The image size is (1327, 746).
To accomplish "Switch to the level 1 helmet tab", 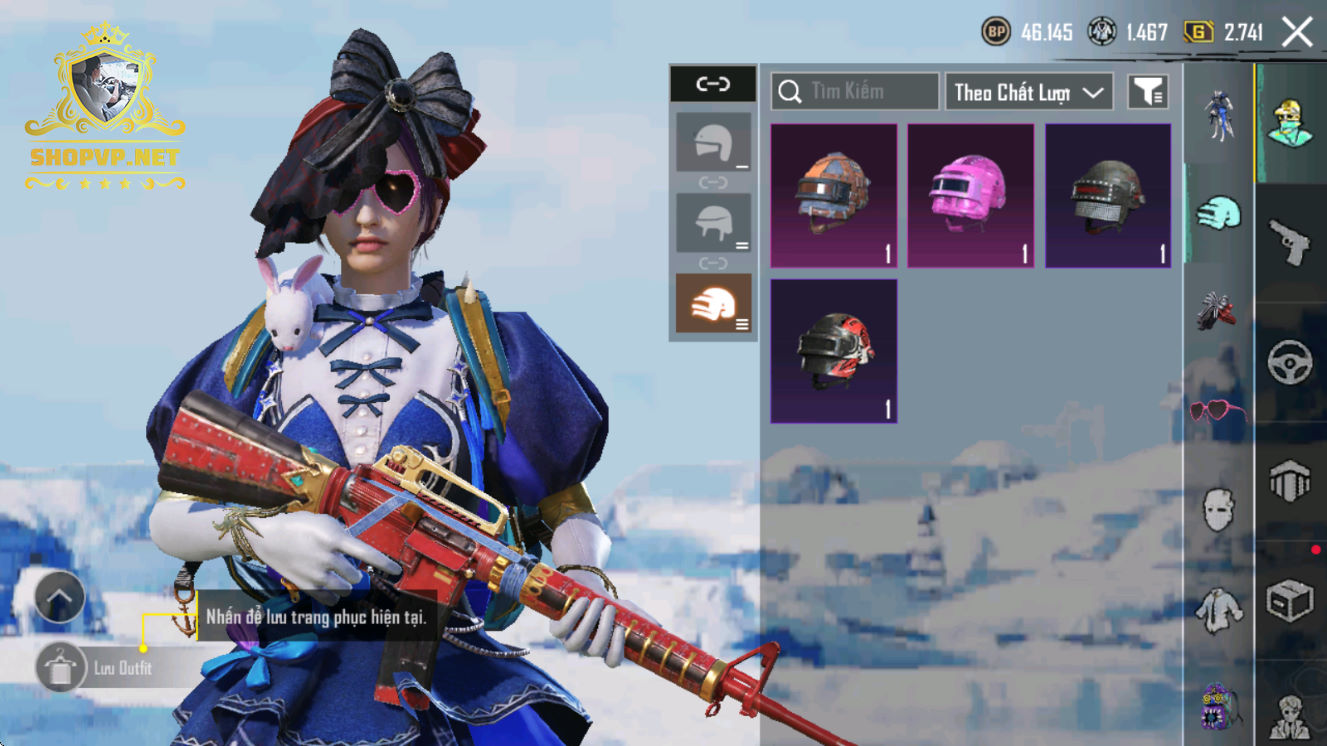I will 713,142.
